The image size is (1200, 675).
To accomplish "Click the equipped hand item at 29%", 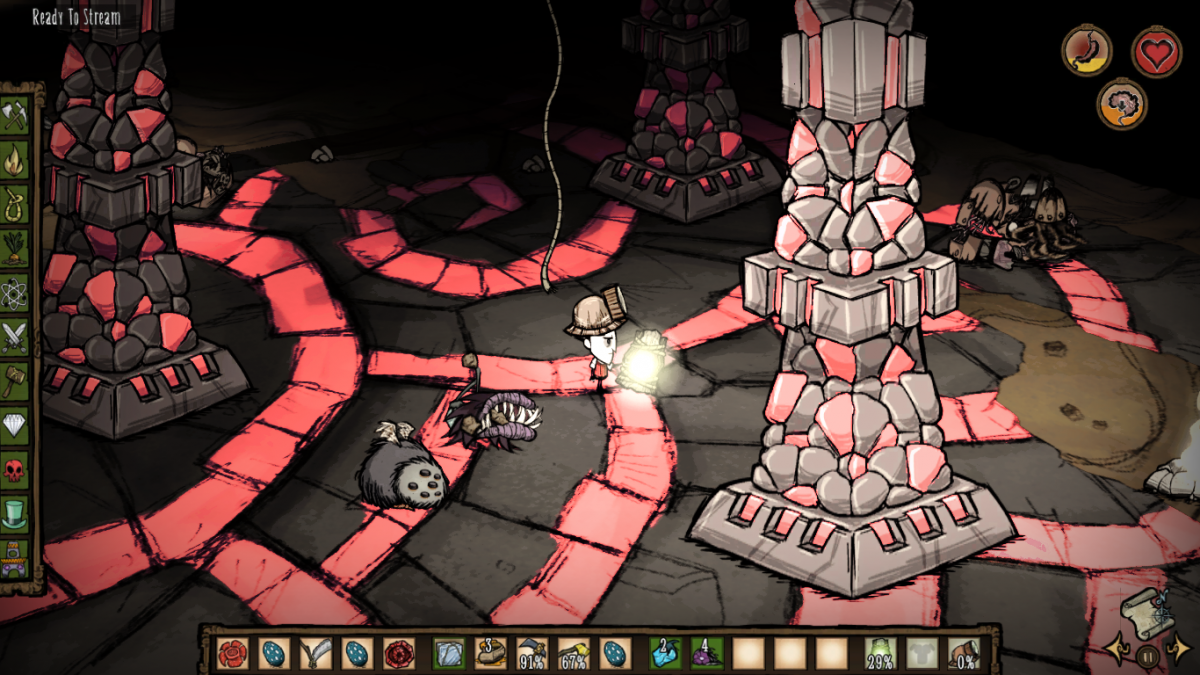I will 880,653.
